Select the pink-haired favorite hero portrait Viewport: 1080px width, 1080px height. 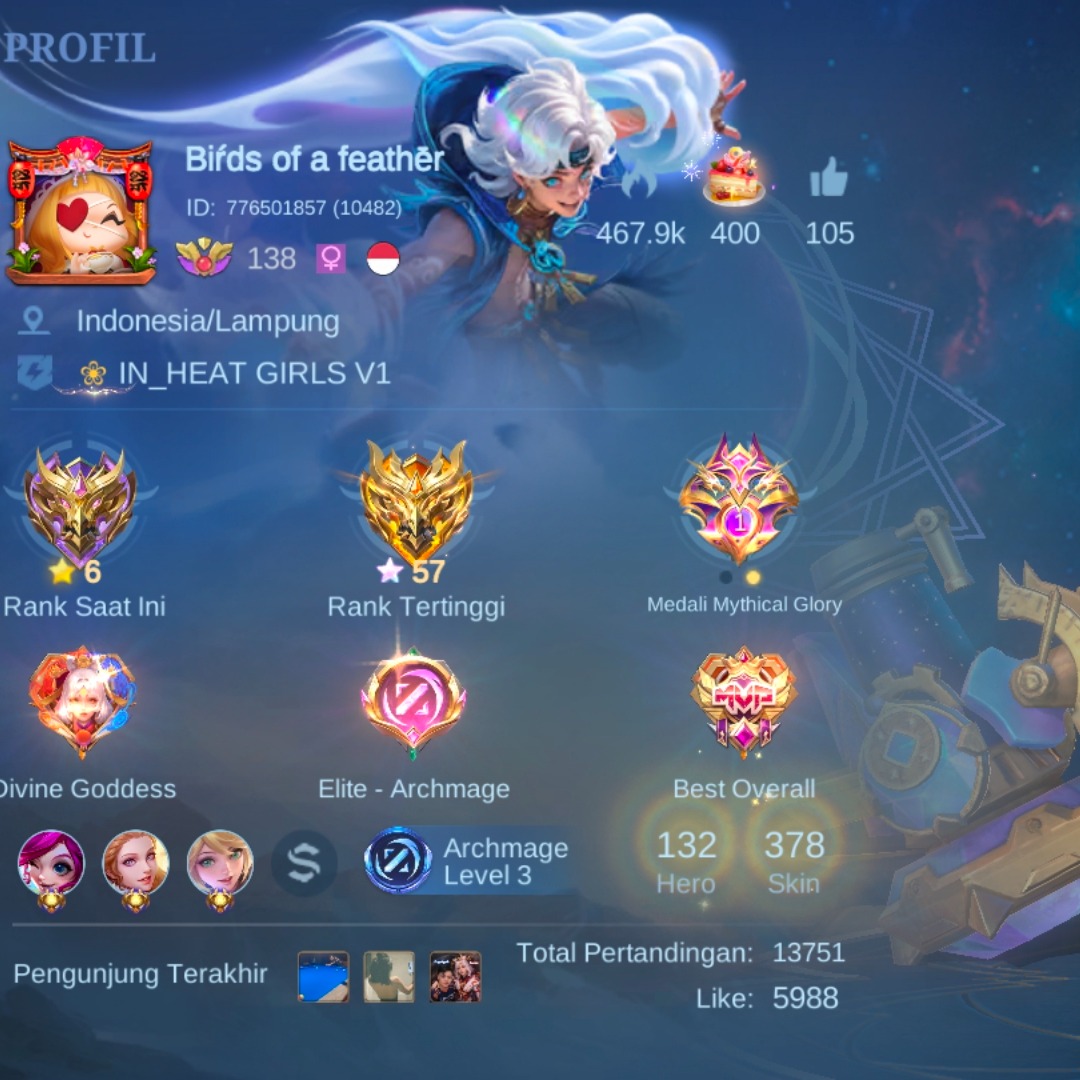pos(51,863)
